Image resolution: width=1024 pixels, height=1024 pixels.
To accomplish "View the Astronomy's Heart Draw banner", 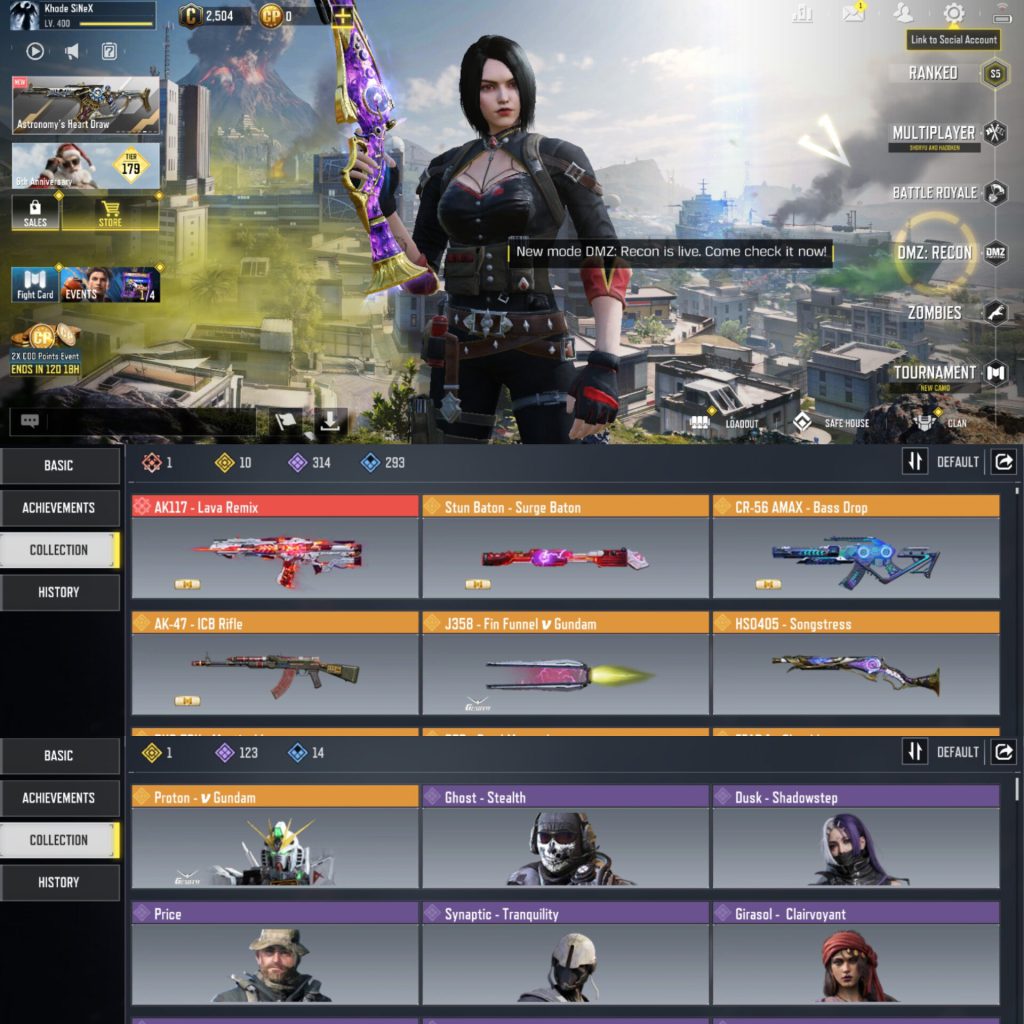I will (x=85, y=105).
